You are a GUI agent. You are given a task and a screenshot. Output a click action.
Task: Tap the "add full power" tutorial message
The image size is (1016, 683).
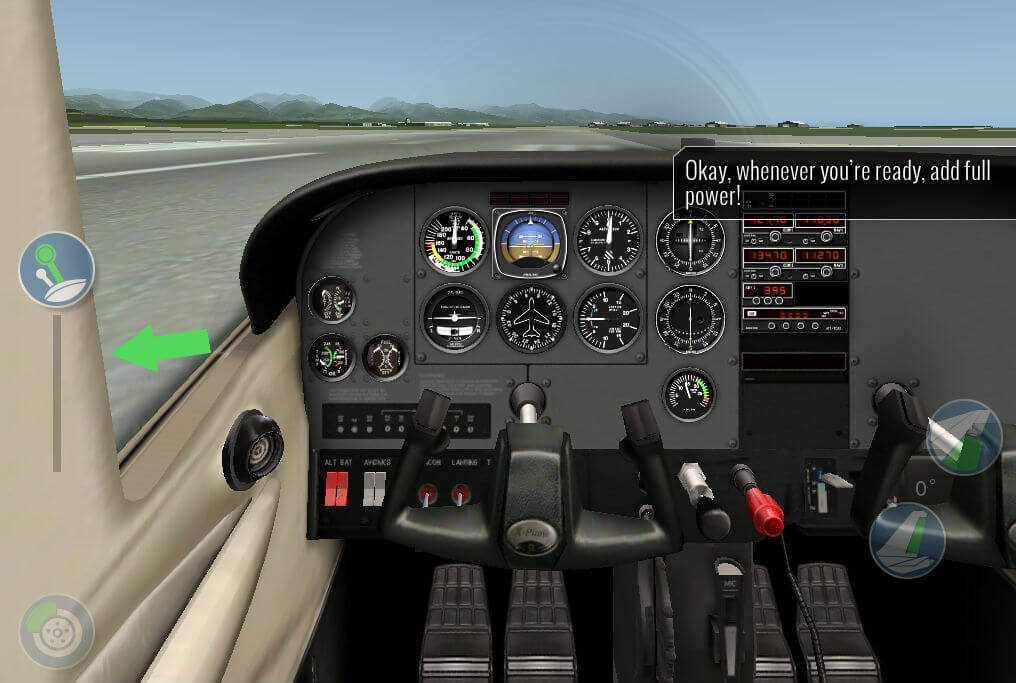pos(838,183)
